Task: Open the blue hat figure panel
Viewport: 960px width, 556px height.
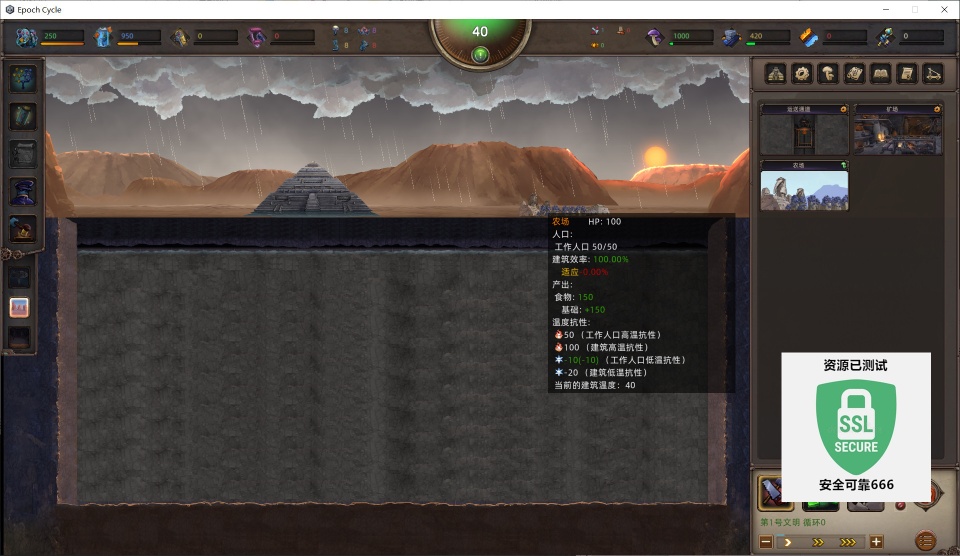Action: (22, 190)
